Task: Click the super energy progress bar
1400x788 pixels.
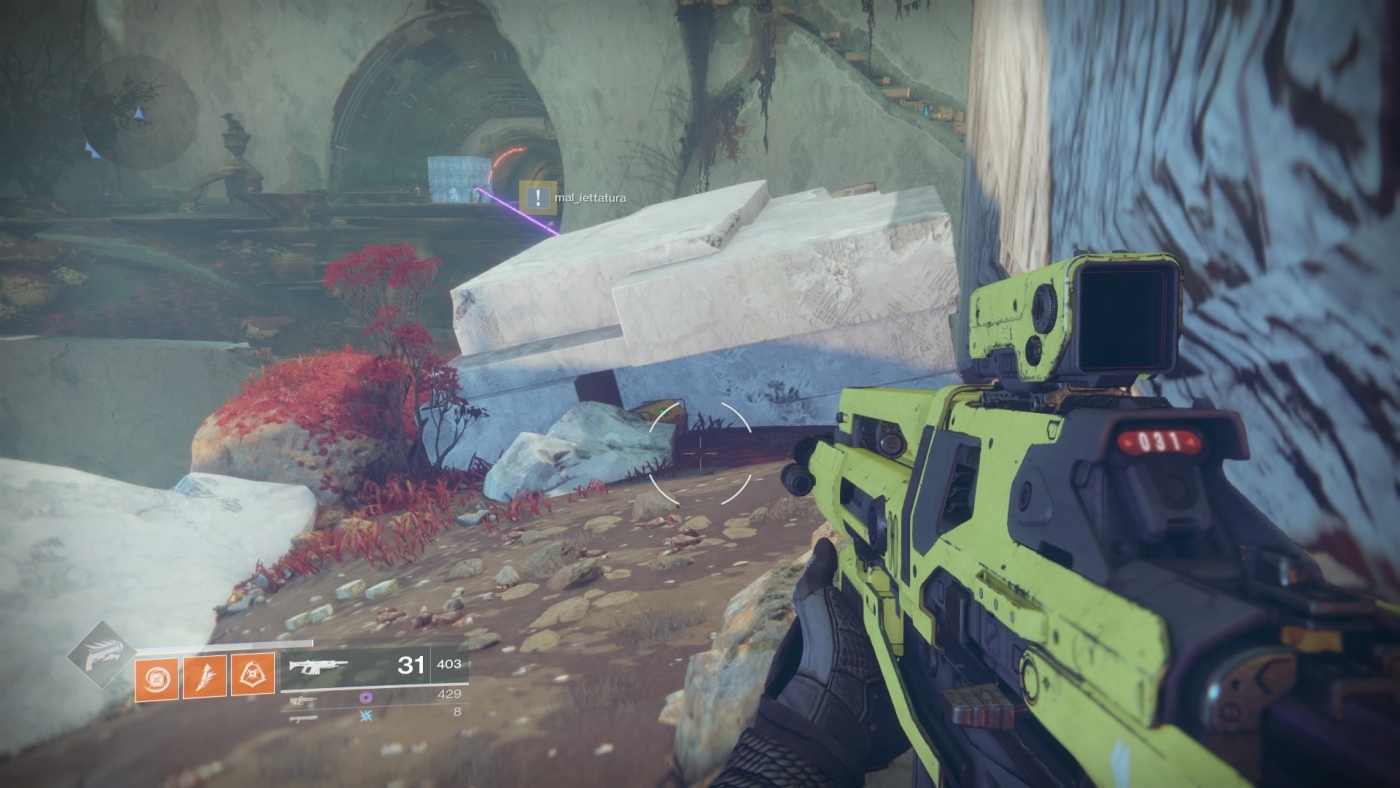Action: [x=224, y=643]
